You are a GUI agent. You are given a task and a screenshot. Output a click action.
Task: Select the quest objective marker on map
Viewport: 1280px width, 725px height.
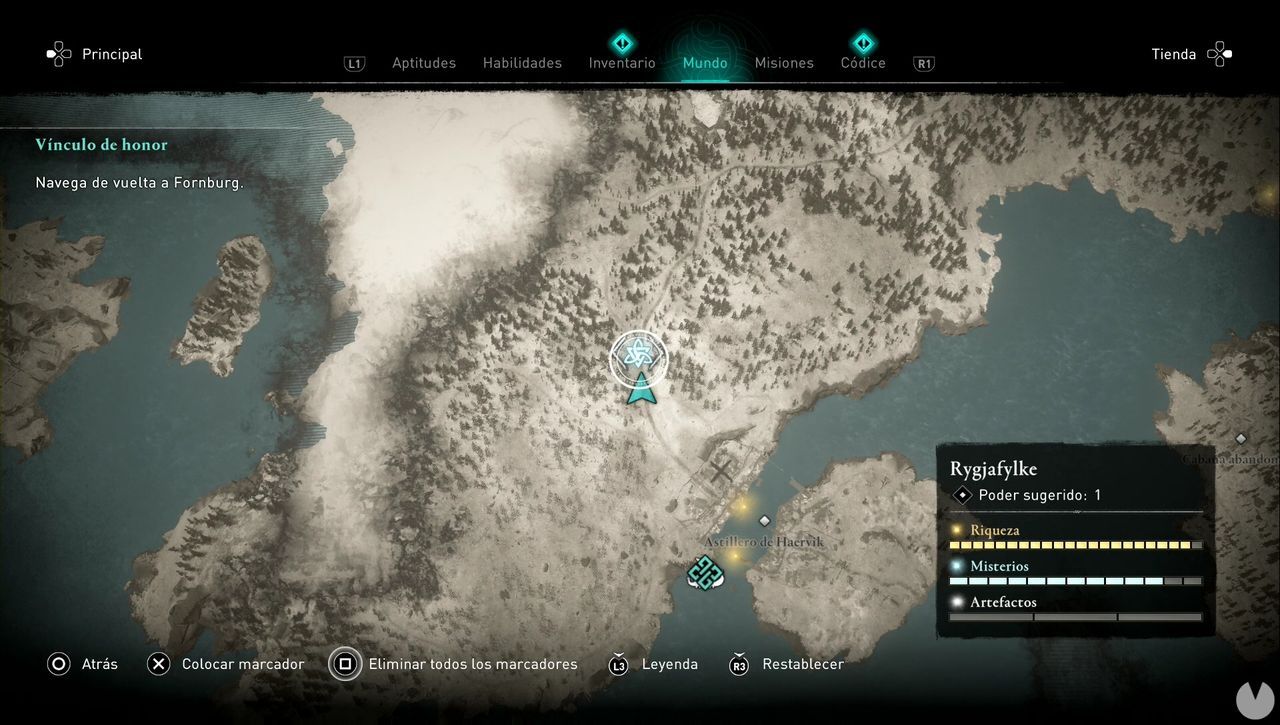[x=638, y=358]
